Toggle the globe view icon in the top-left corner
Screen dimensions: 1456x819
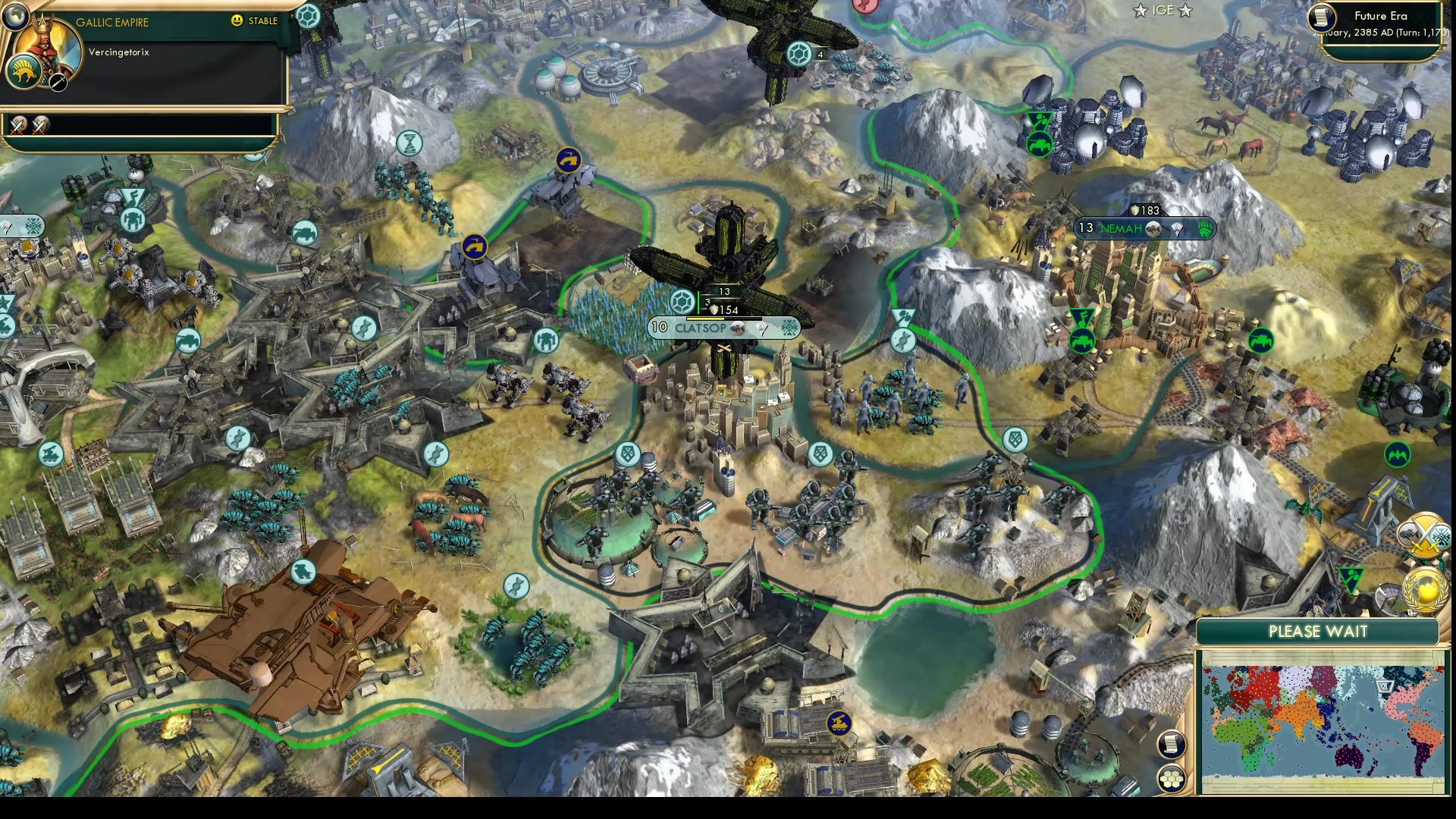click(14, 17)
